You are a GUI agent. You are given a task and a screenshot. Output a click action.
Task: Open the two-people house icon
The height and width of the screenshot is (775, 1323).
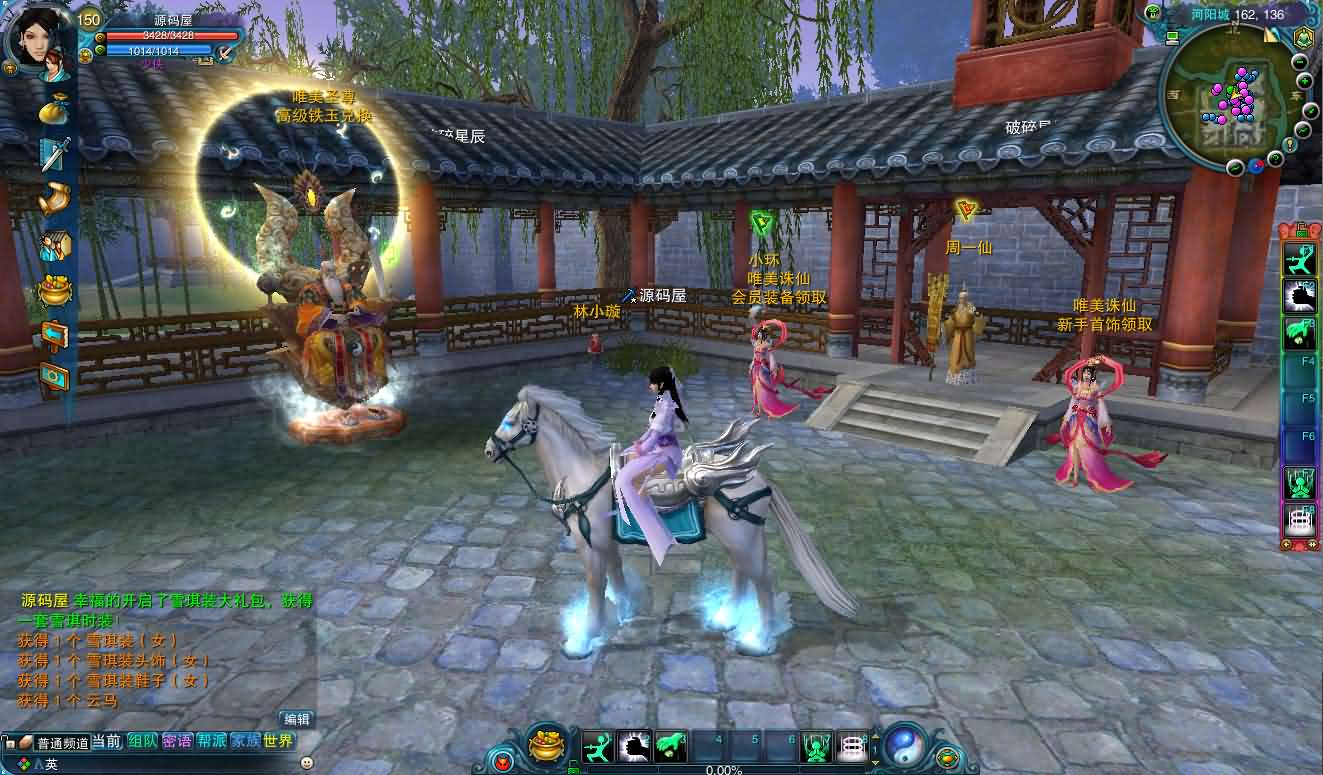tap(55, 245)
